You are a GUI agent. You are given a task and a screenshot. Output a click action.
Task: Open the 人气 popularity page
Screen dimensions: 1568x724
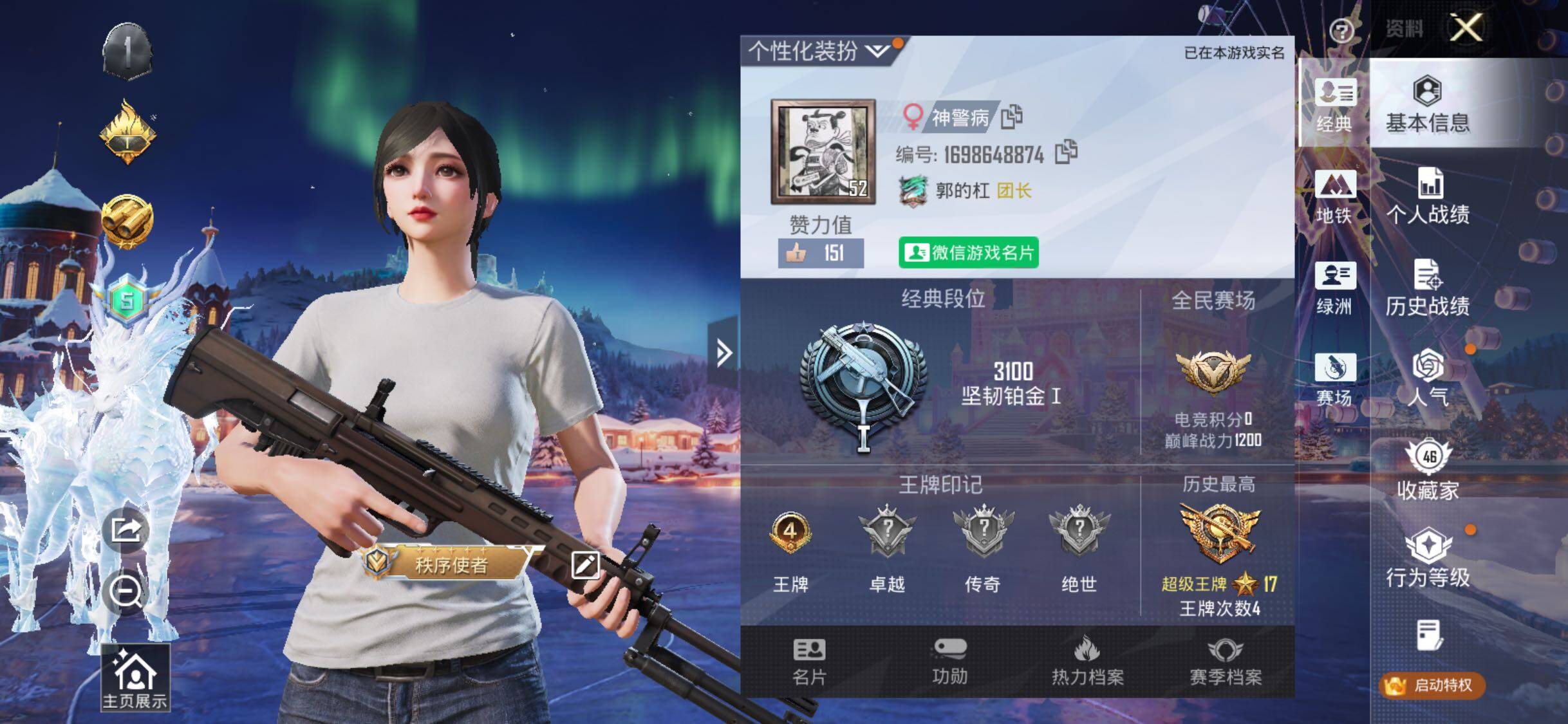[x=1428, y=378]
